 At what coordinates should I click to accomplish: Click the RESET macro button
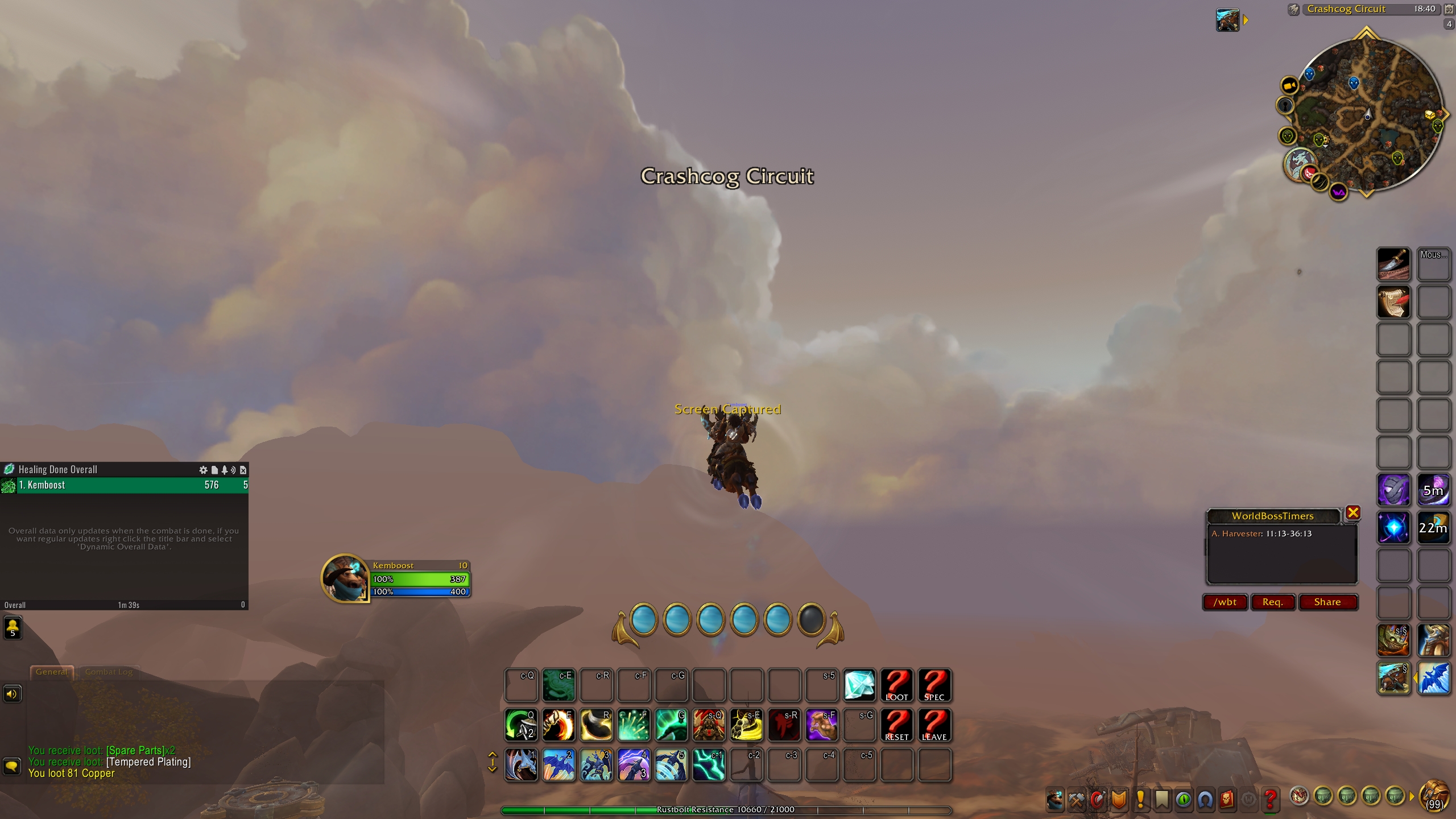coord(896,725)
